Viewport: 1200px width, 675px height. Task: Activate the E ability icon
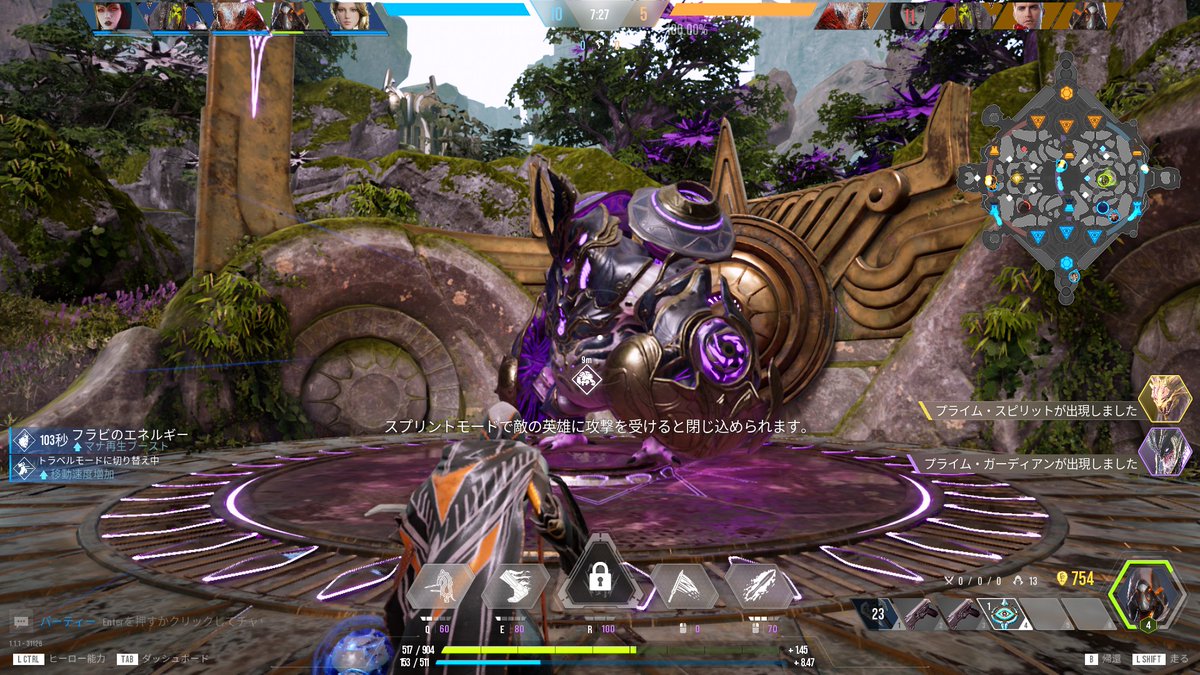pos(515,587)
